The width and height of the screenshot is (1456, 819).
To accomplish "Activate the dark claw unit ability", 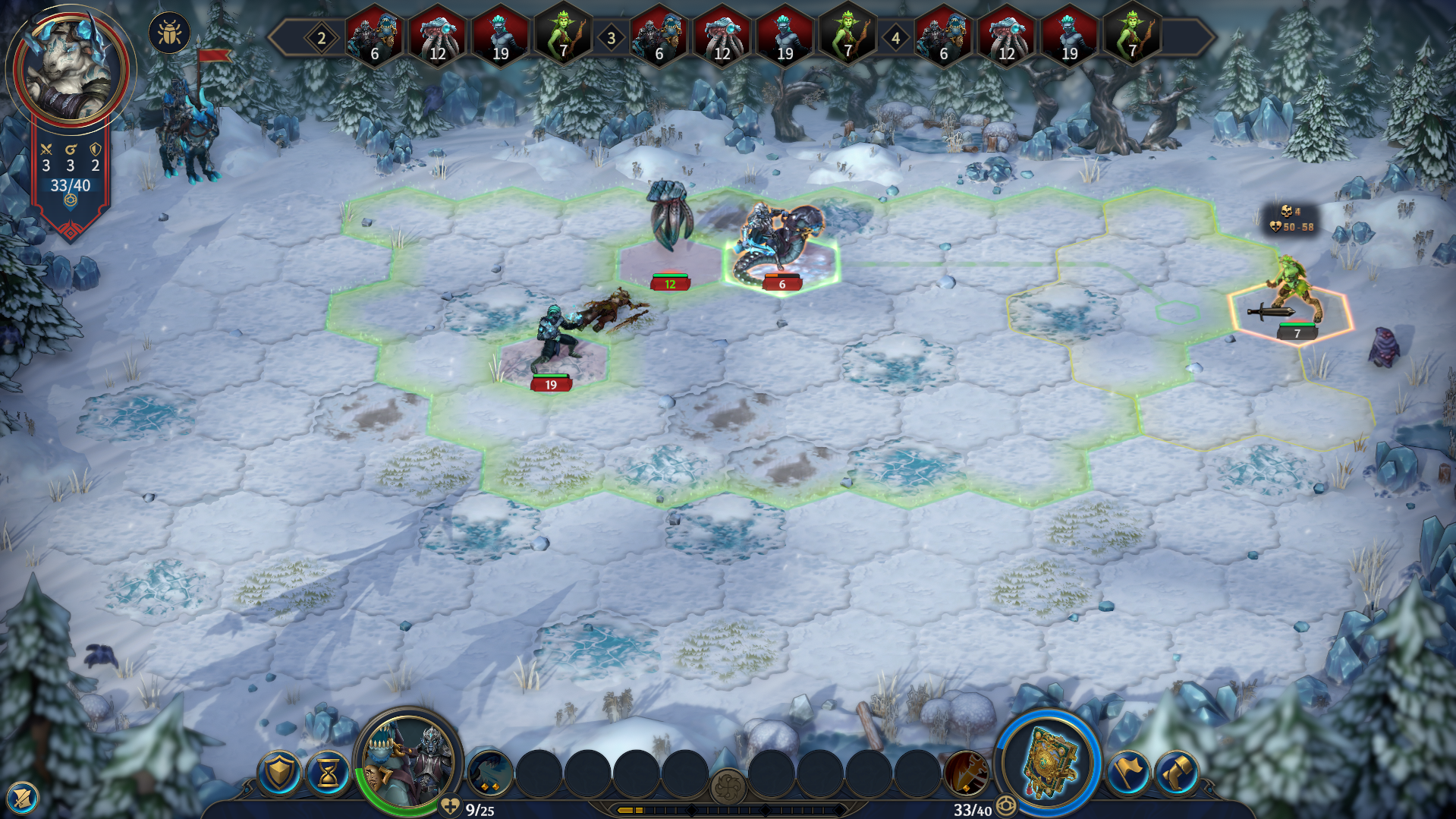I will 489,773.
